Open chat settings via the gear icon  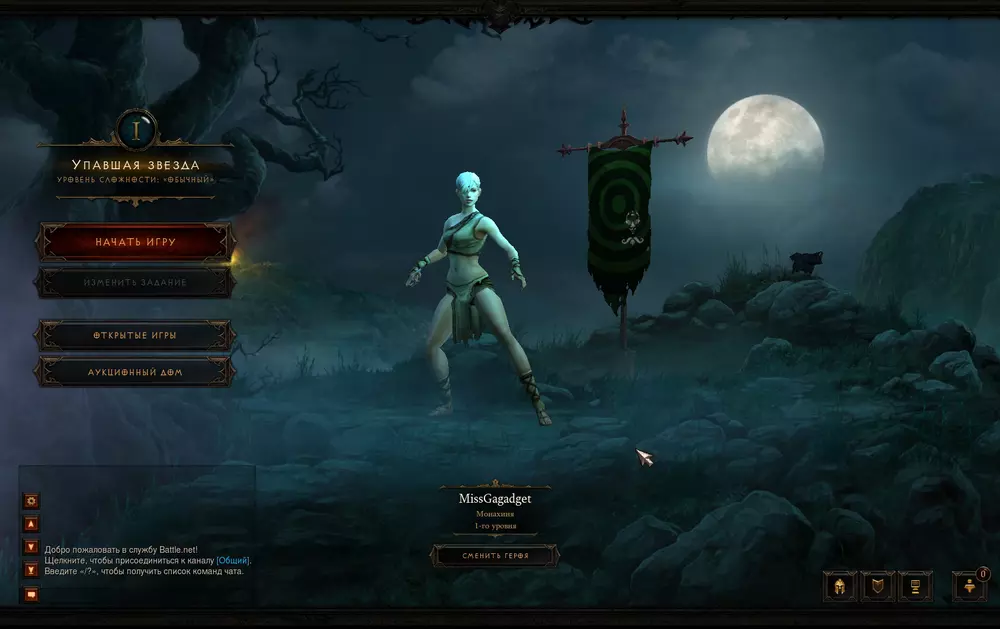click(31, 500)
